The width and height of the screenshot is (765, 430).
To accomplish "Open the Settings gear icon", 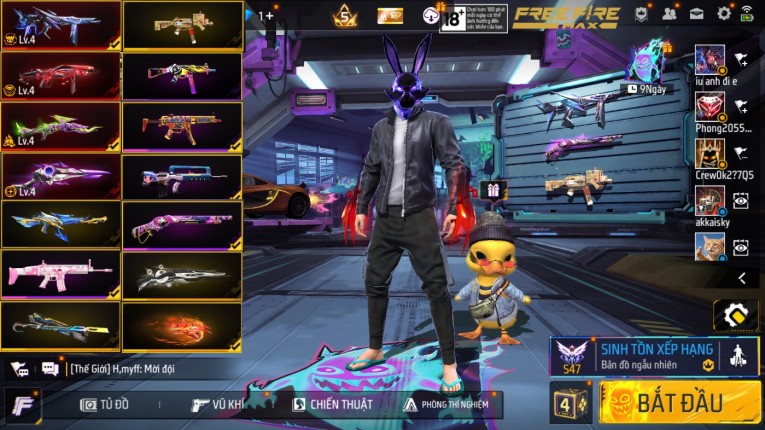I will click(x=724, y=14).
